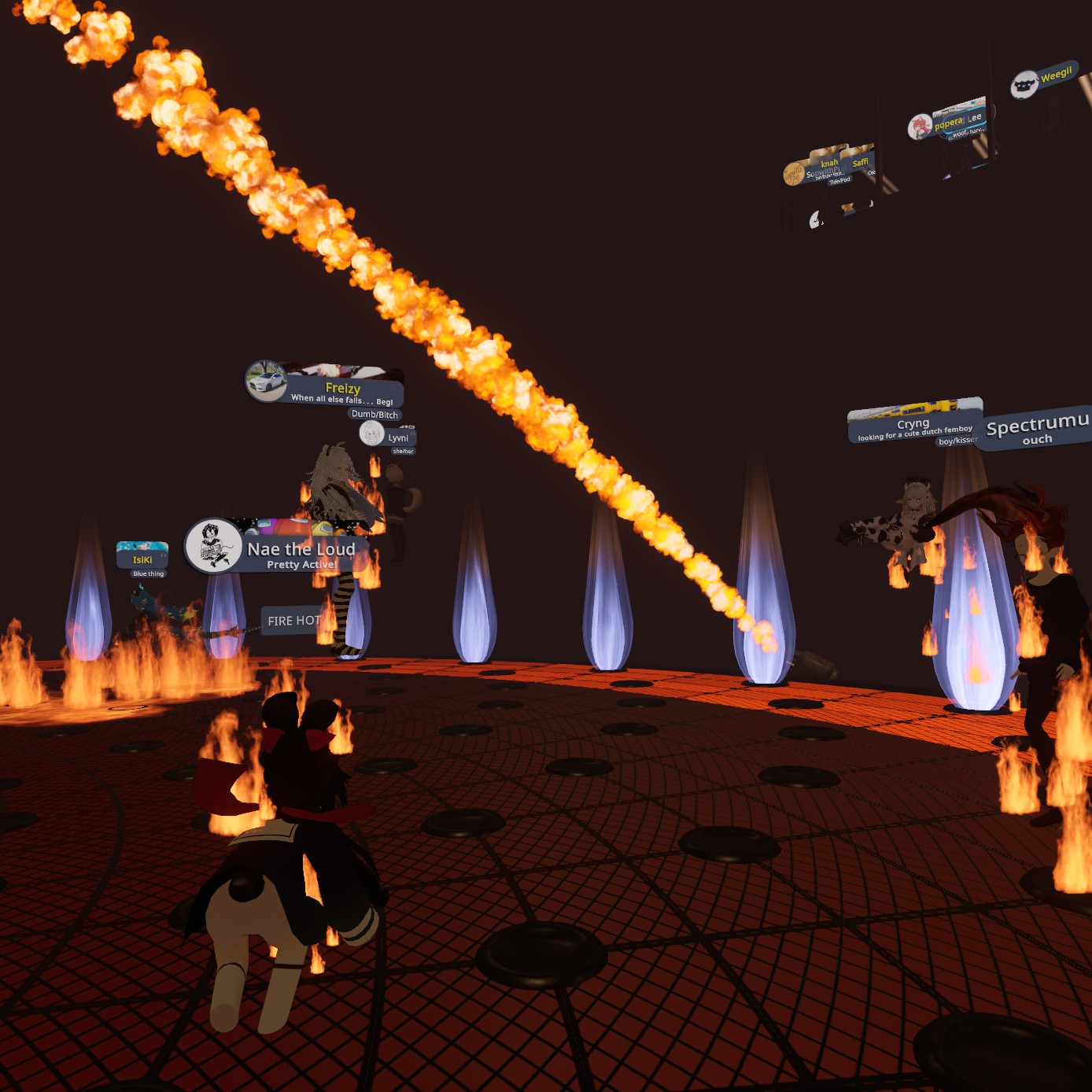Click Lyvni's player nameplate

coord(397,437)
